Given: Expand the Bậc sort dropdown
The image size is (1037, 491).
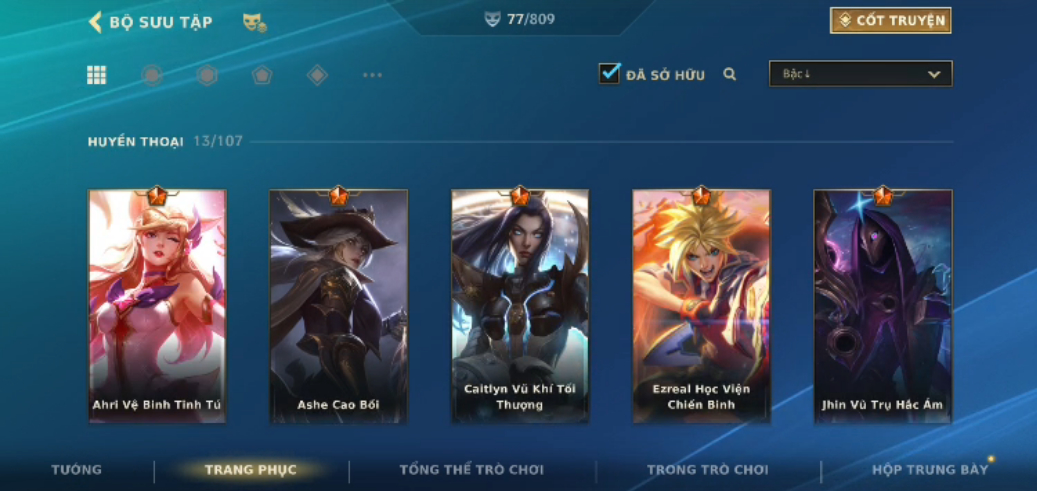Looking at the screenshot, I should (x=860, y=74).
